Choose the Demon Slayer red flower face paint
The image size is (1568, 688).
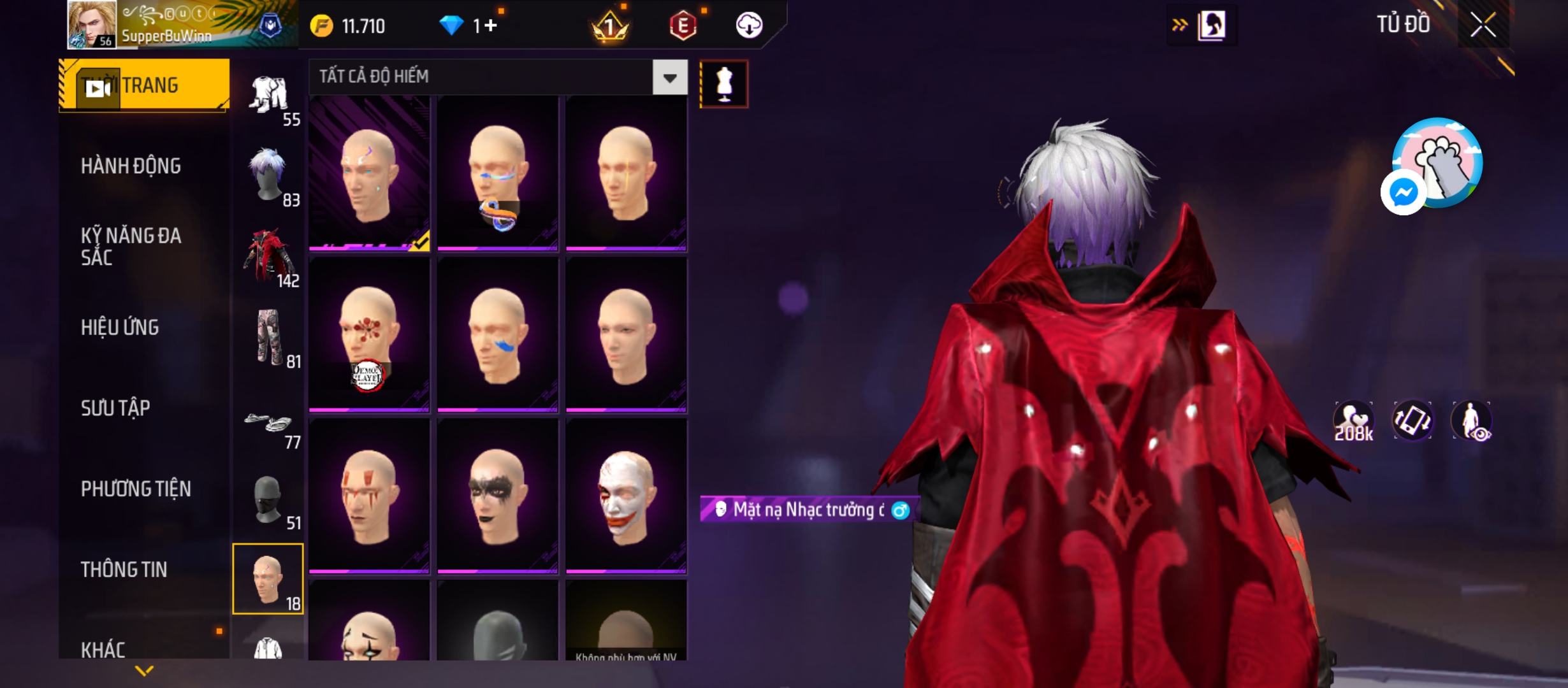coord(369,336)
